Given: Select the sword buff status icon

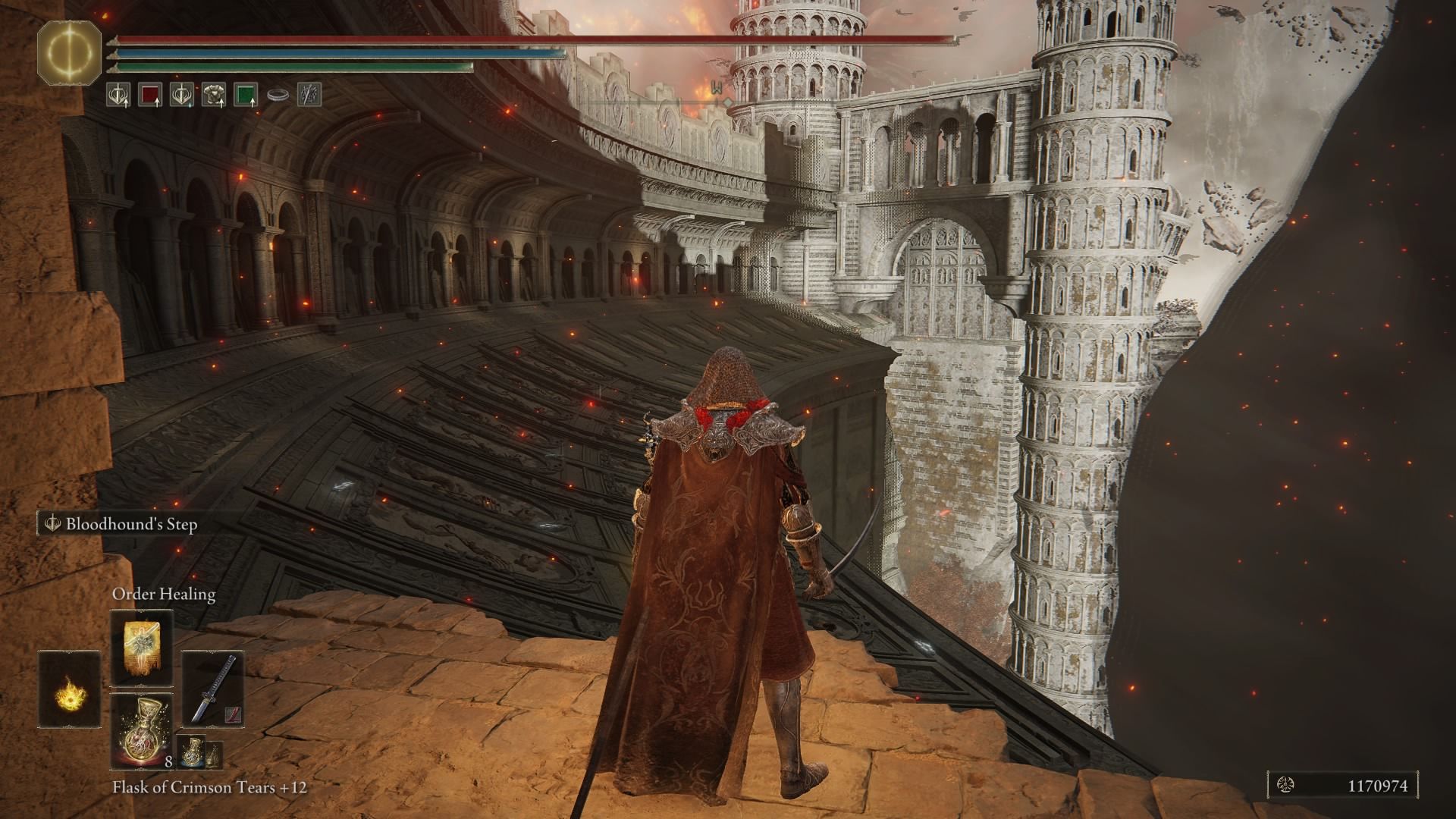Looking at the screenshot, I should 118,93.
